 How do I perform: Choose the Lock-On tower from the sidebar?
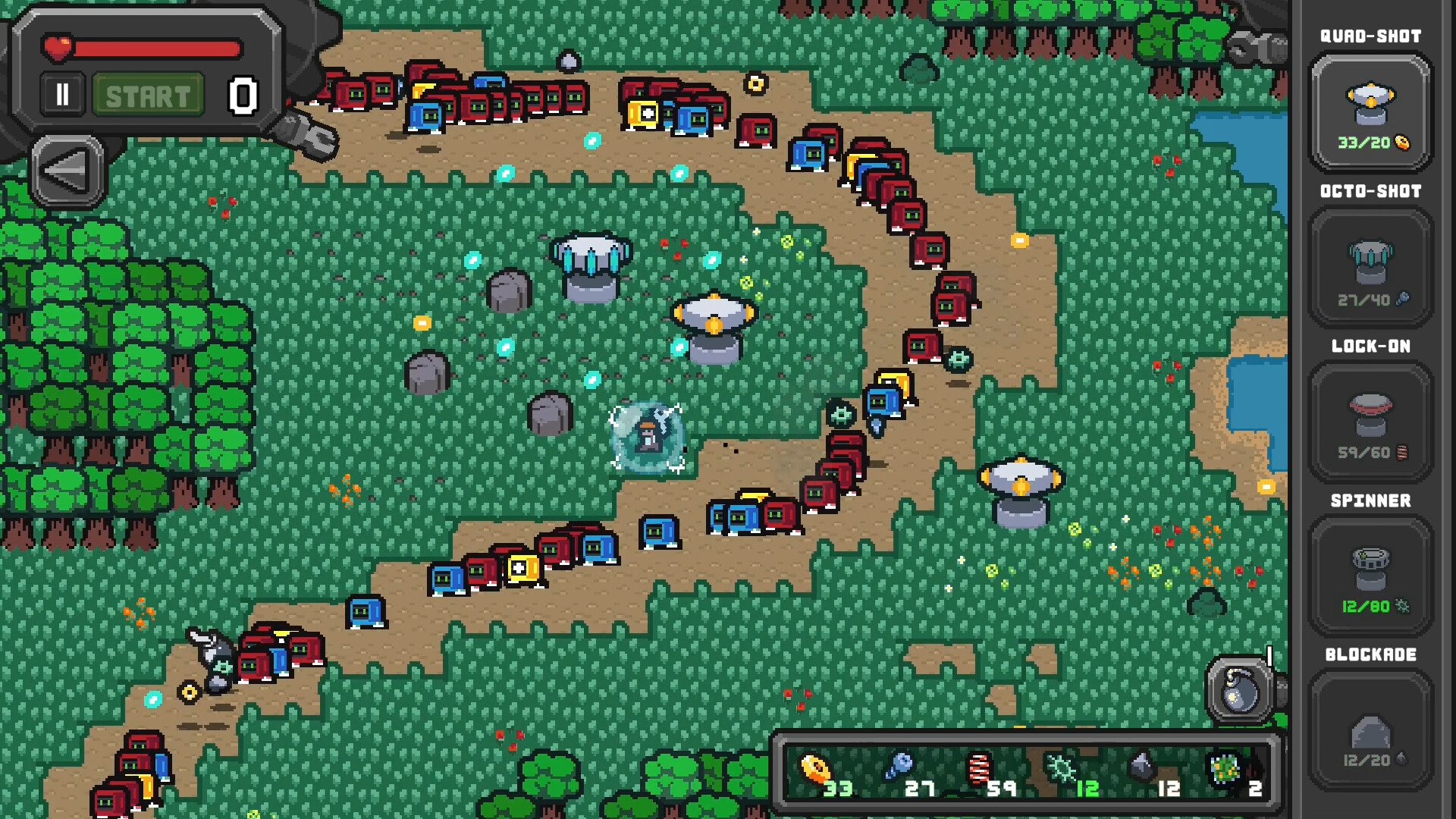(x=1370, y=421)
